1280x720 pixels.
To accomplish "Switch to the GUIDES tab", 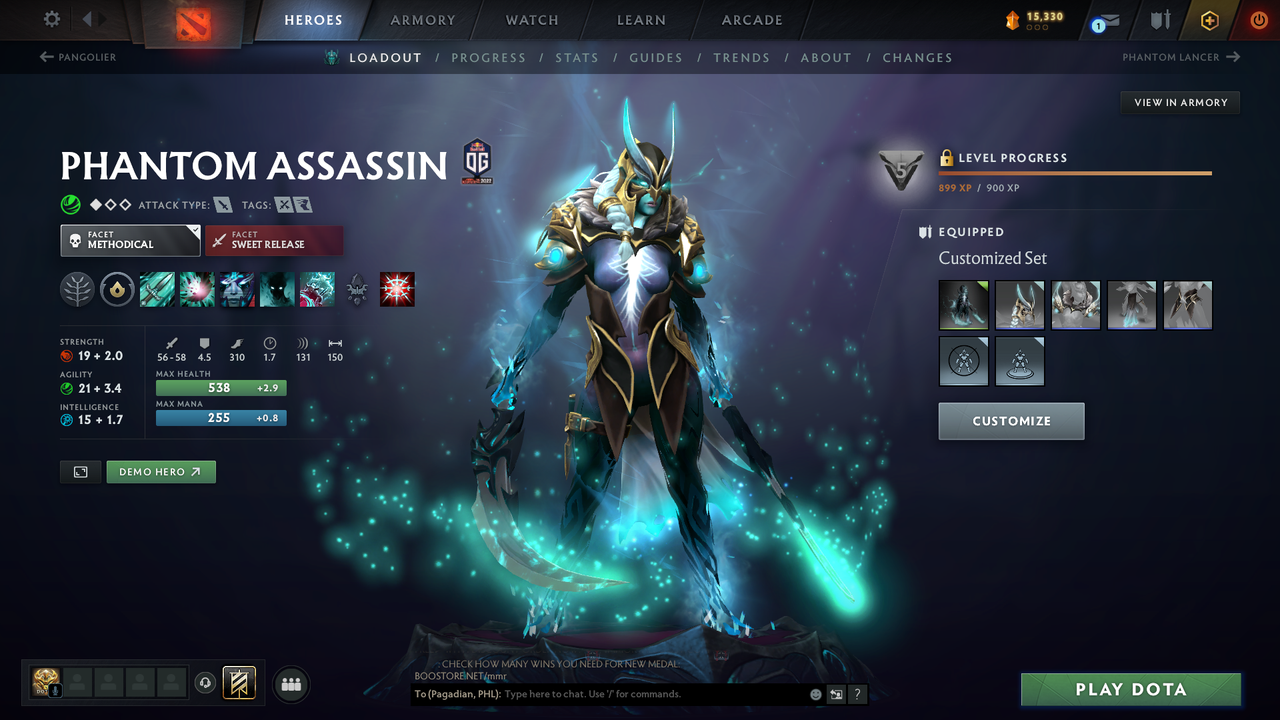I will click(656, 57).
